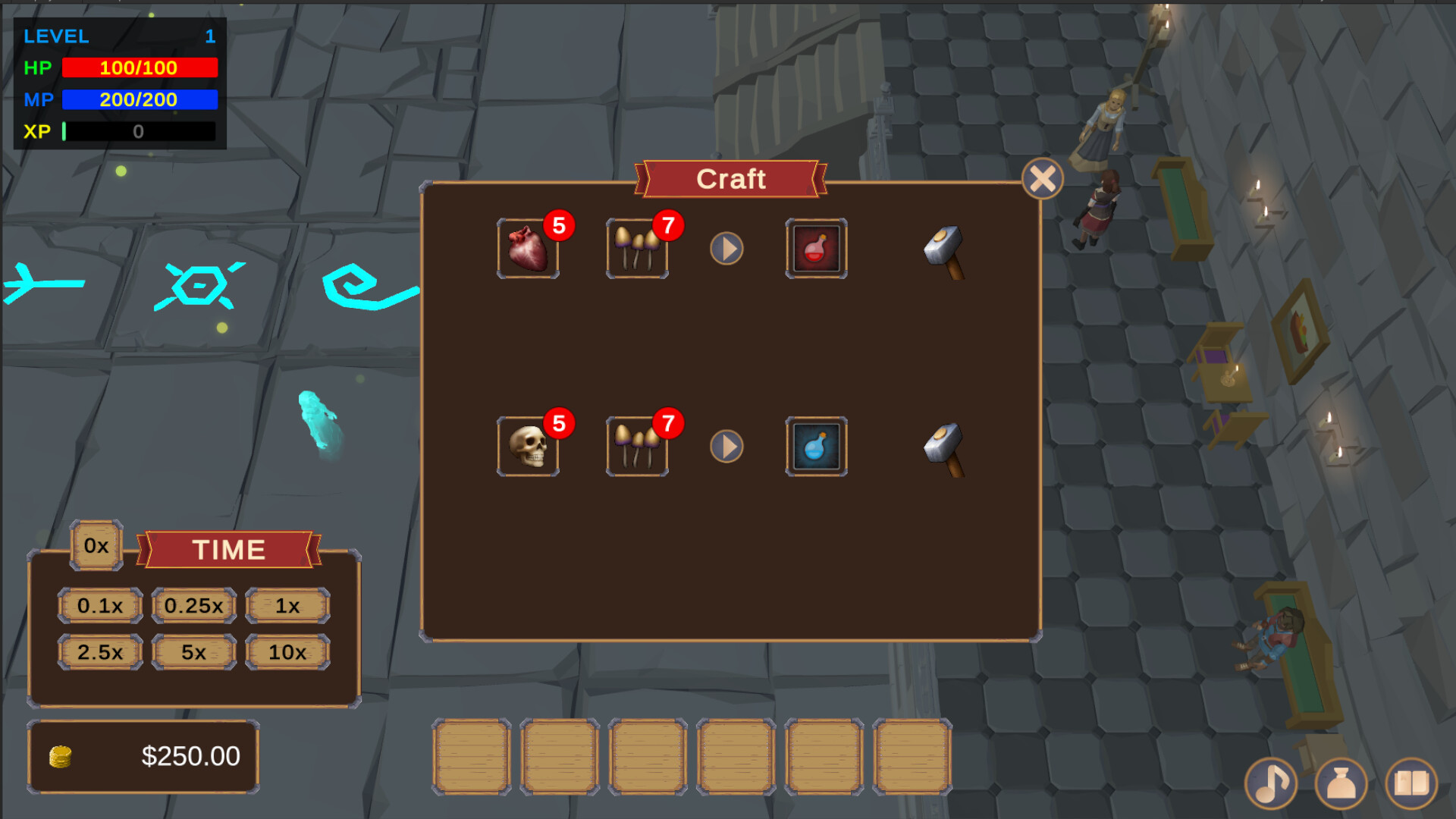Pause time with the 0x button

point(97,544)
